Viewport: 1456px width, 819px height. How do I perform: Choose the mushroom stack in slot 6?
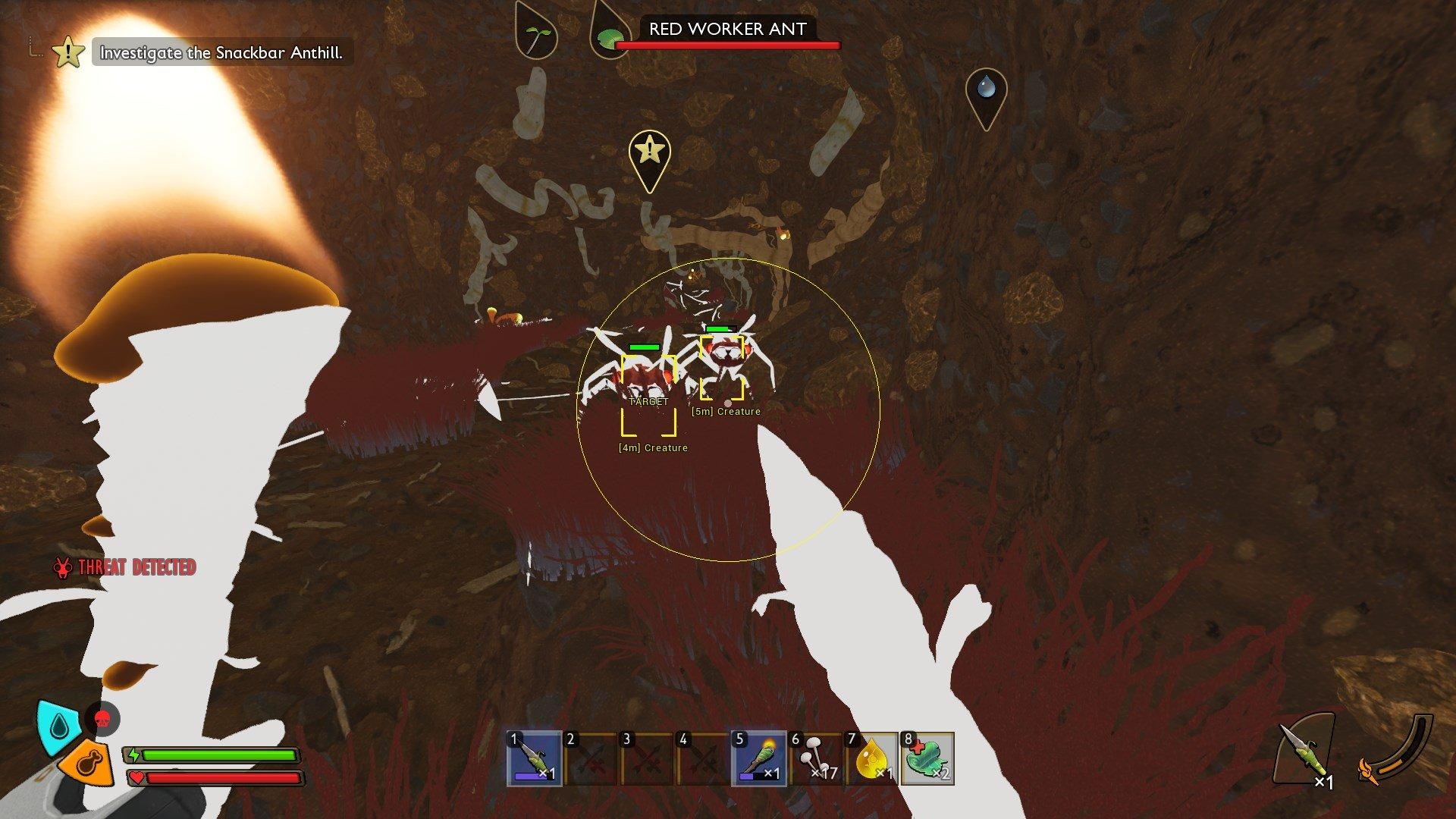click(815, 758)
